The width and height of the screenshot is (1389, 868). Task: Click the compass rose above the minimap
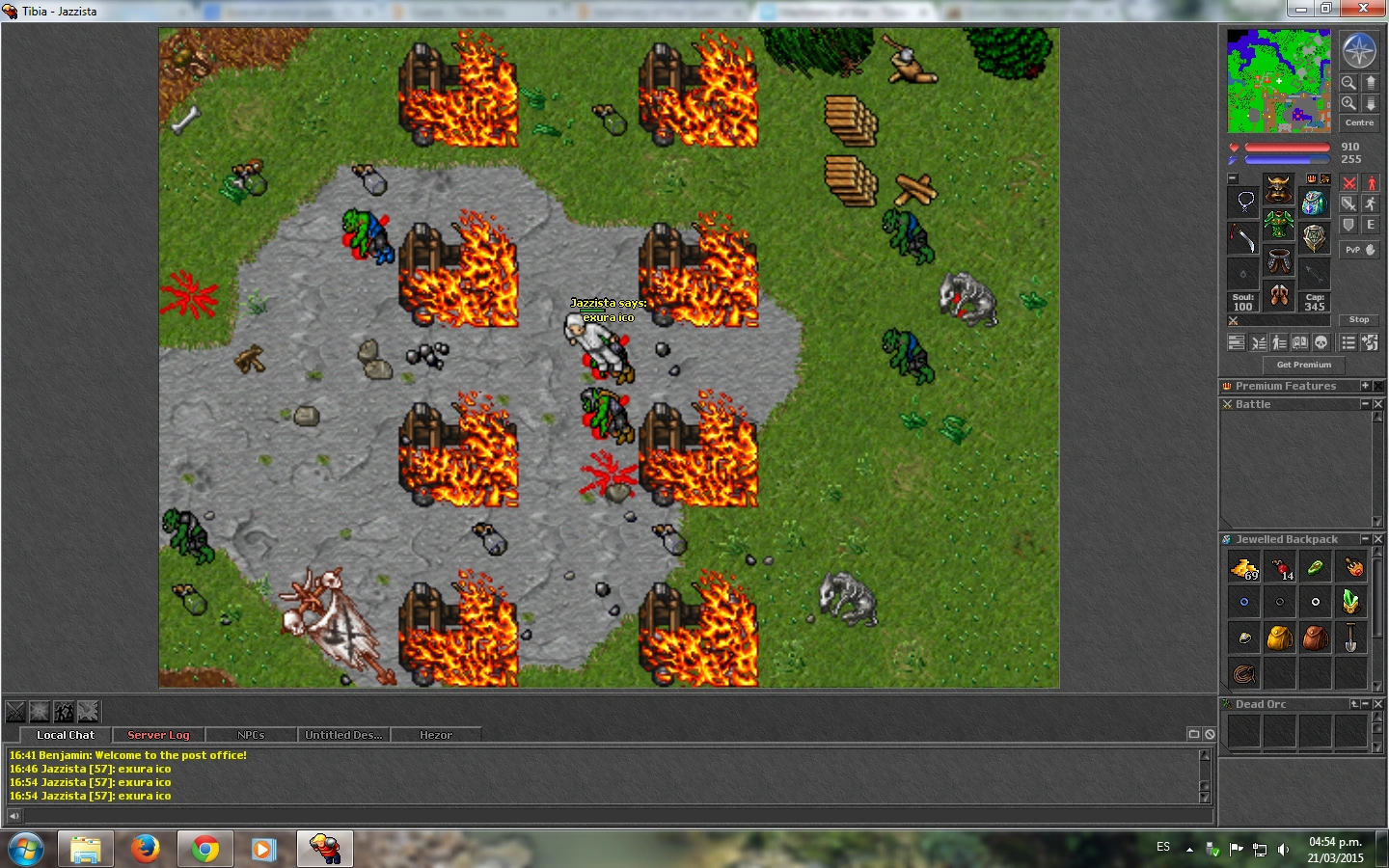pos(1359,51)
